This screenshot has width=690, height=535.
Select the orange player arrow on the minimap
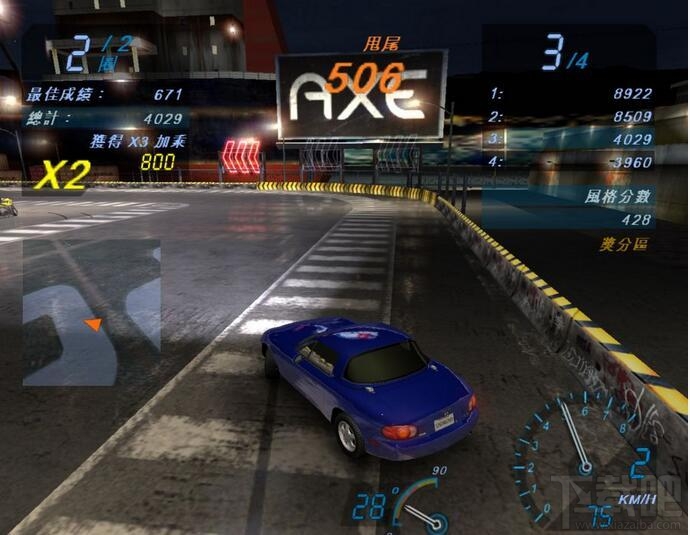point(93,323)
